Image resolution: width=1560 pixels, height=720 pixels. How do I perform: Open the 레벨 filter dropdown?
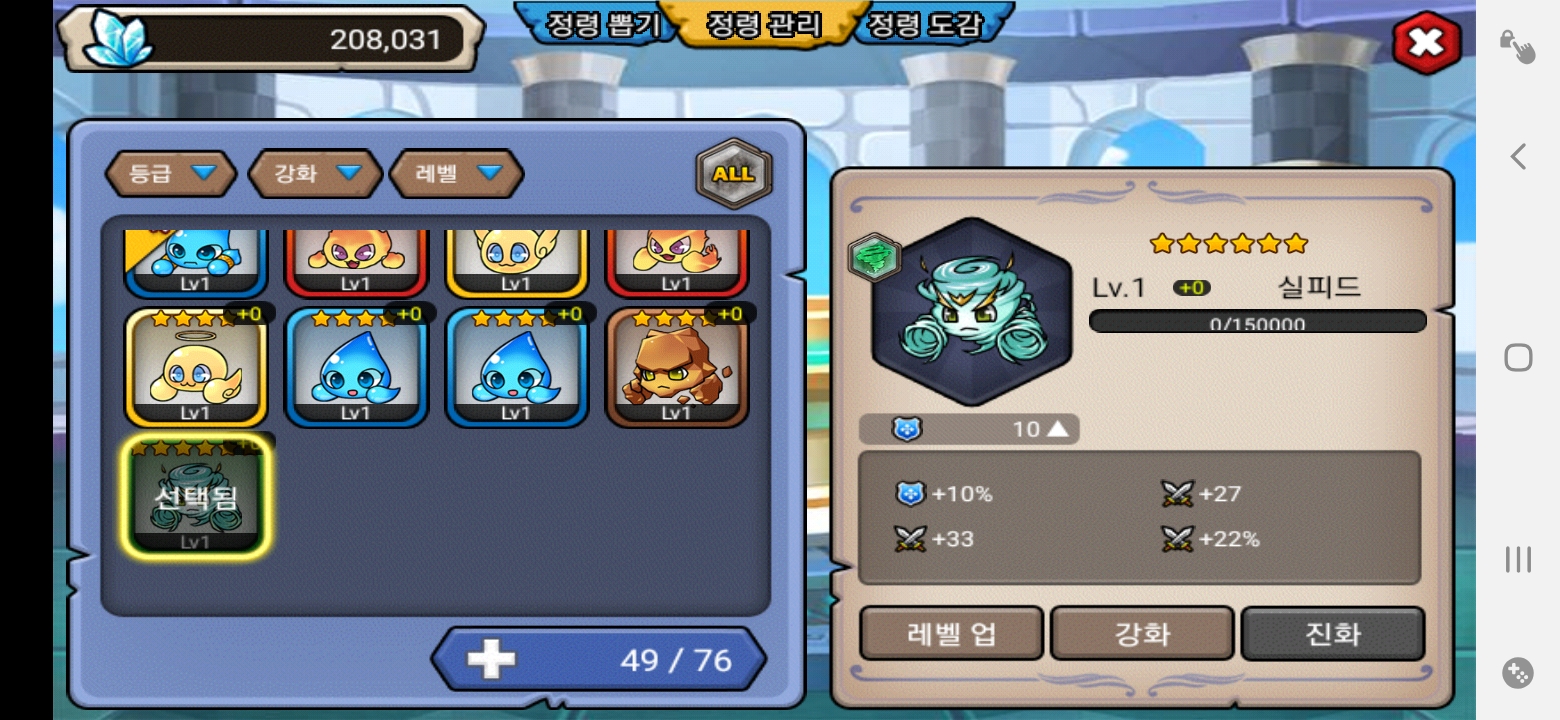457,174
